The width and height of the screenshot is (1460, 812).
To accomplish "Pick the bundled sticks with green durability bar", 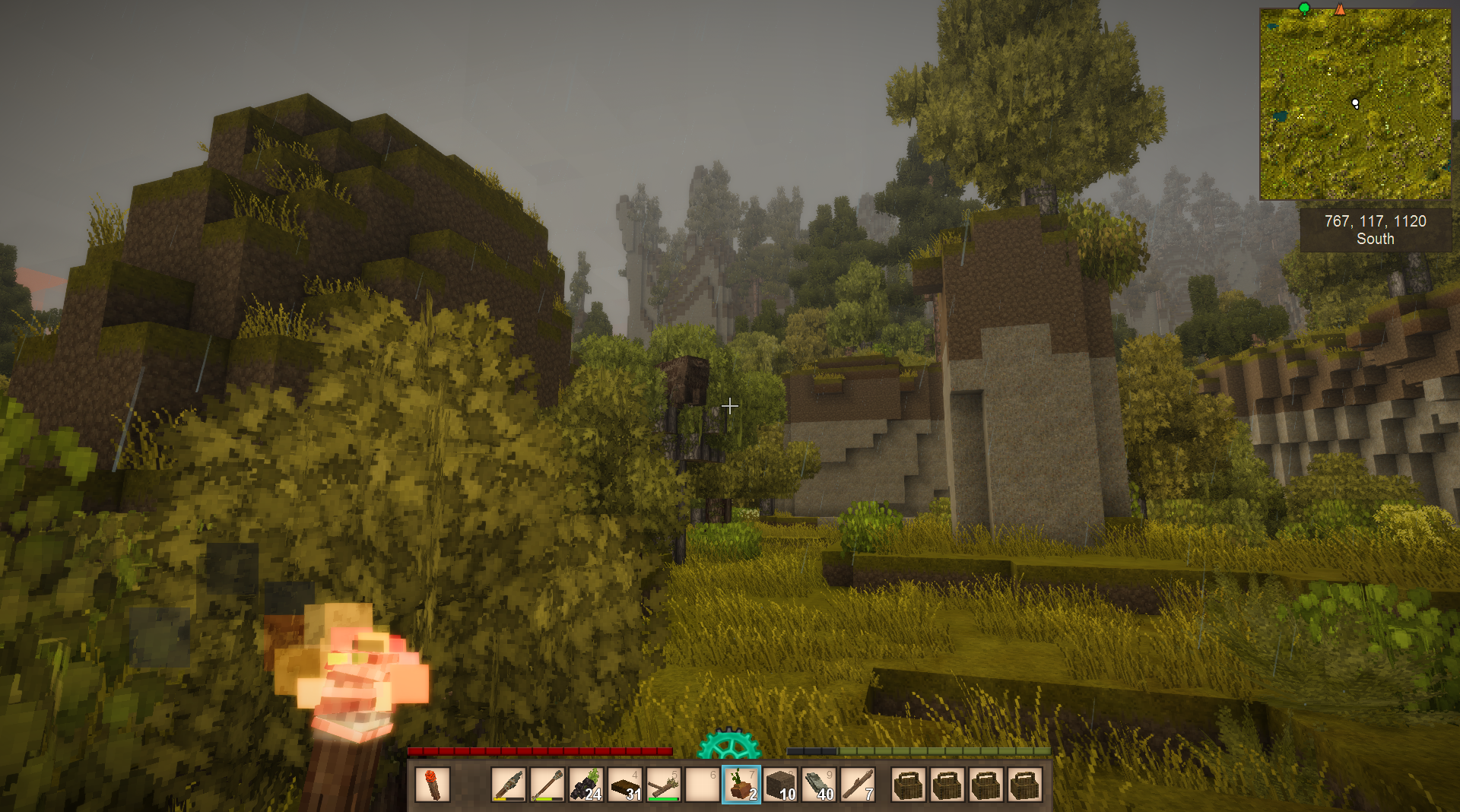I will coord(664,785).
